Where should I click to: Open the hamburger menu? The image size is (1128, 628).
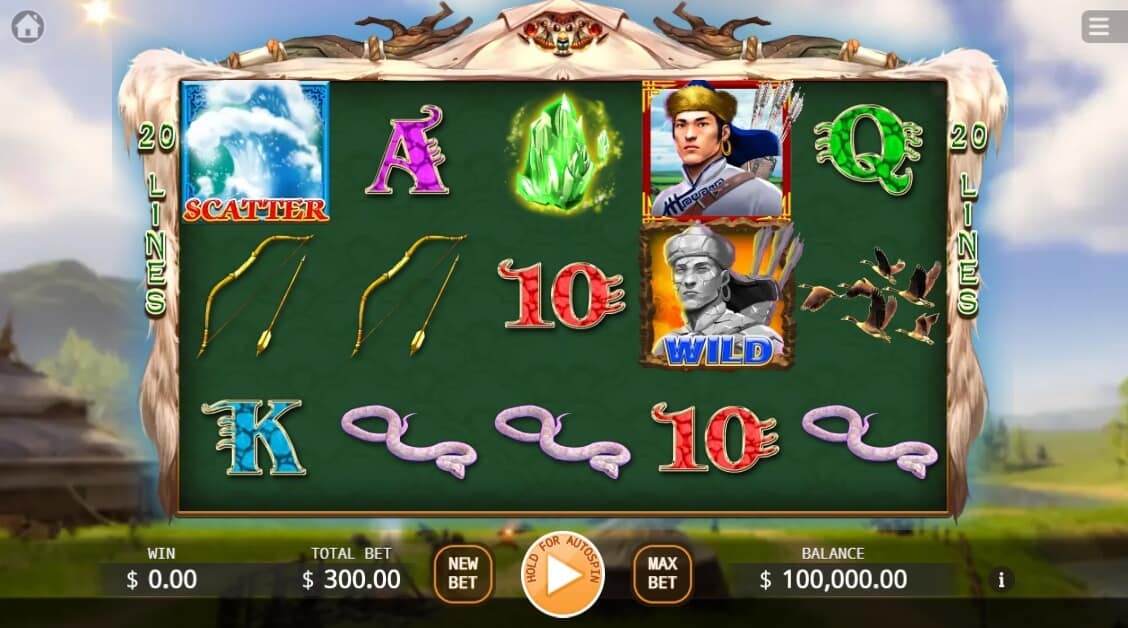[1100, 27]
